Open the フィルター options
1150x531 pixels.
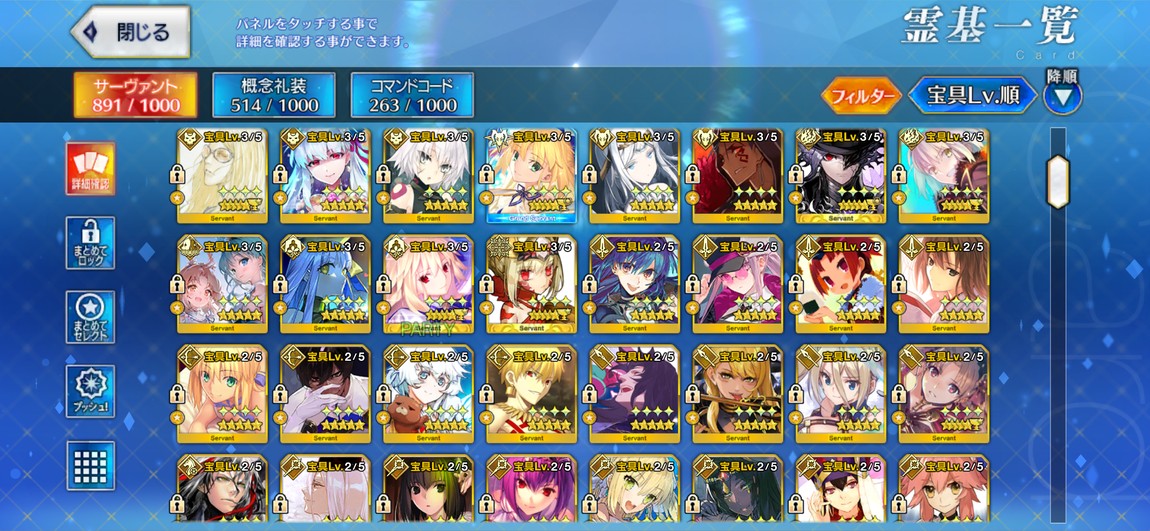(860, 96)
